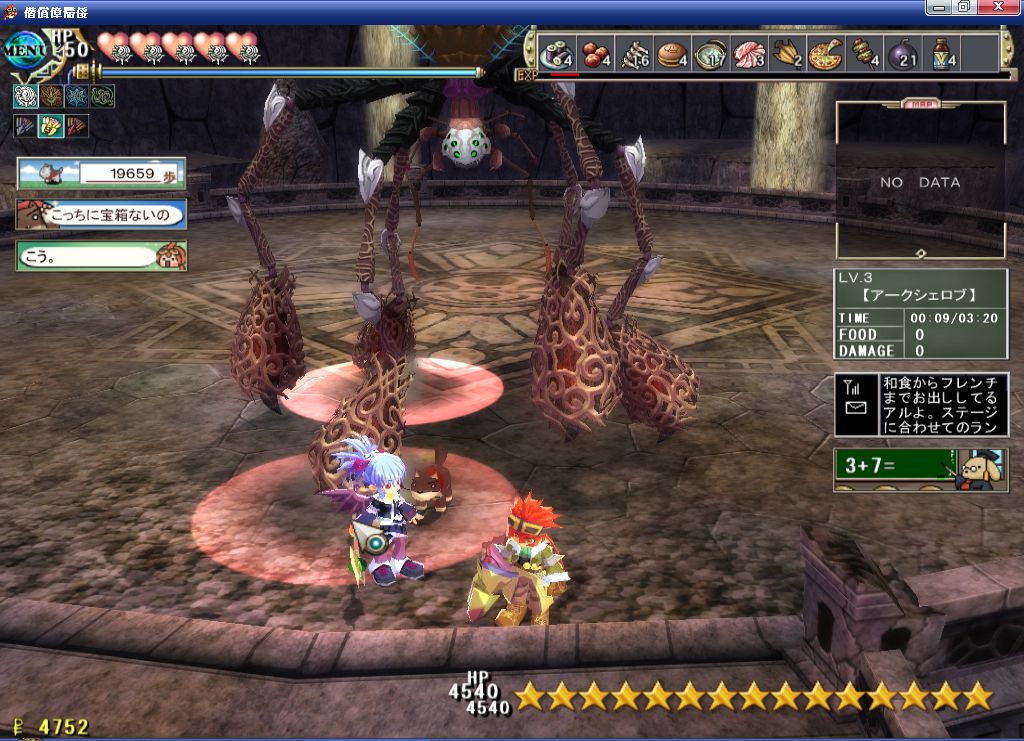This screenshot has height=741, width=1024.
Task: Open the mail message ticker
Action: 921,404
